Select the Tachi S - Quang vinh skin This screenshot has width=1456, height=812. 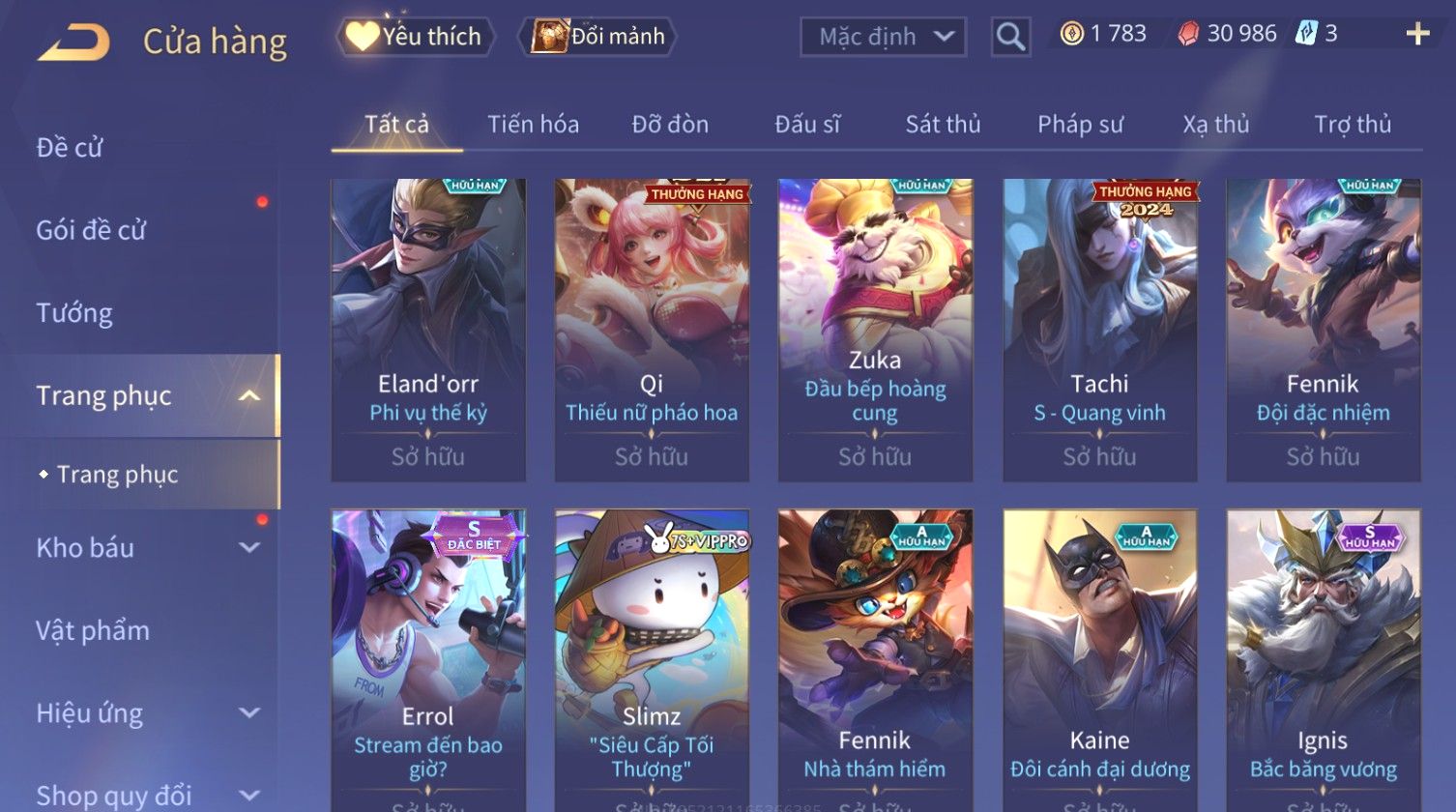[1099, 329]
